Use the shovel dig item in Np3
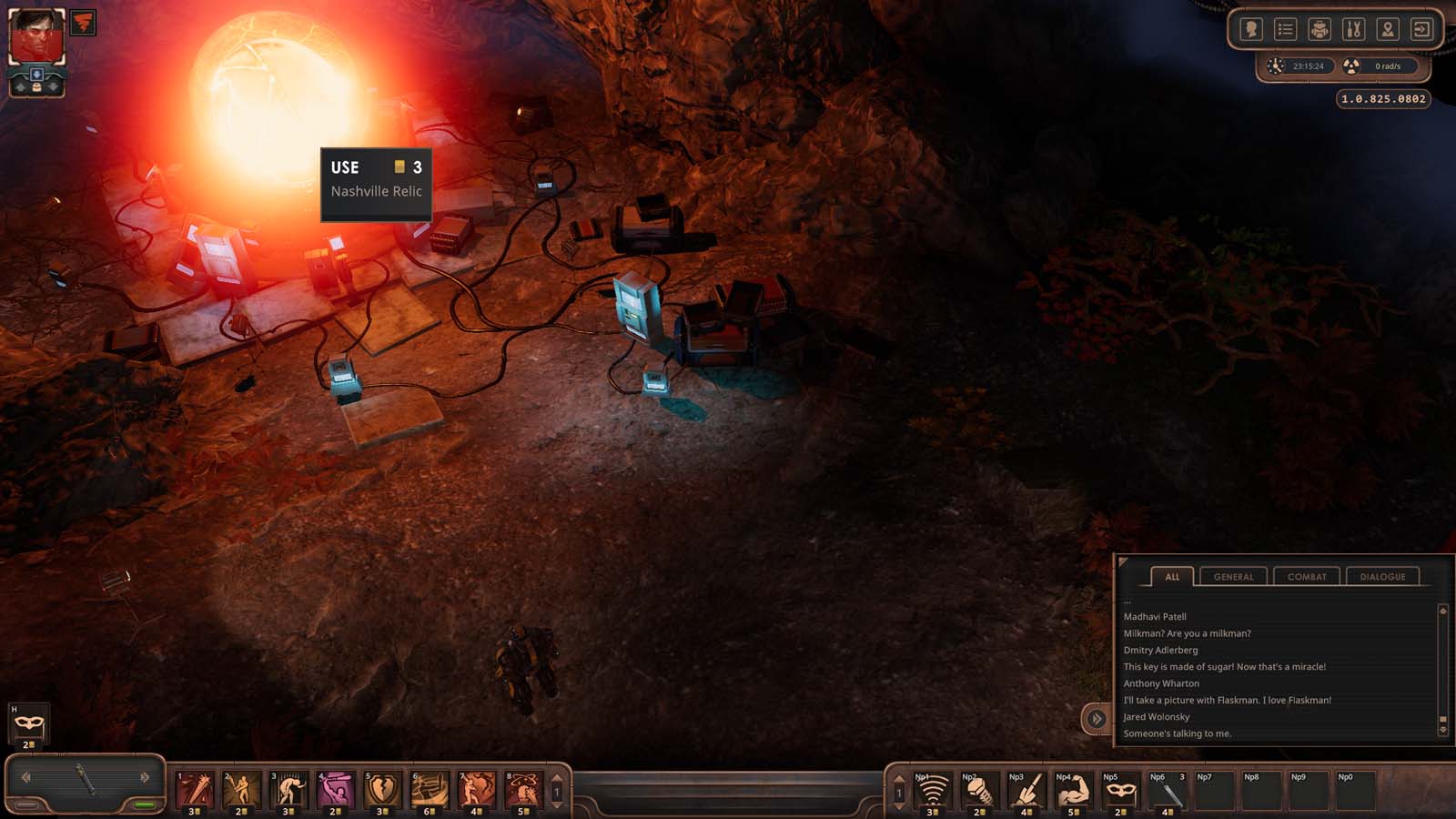This screenshot has width=1456, height=819. 1026,791
